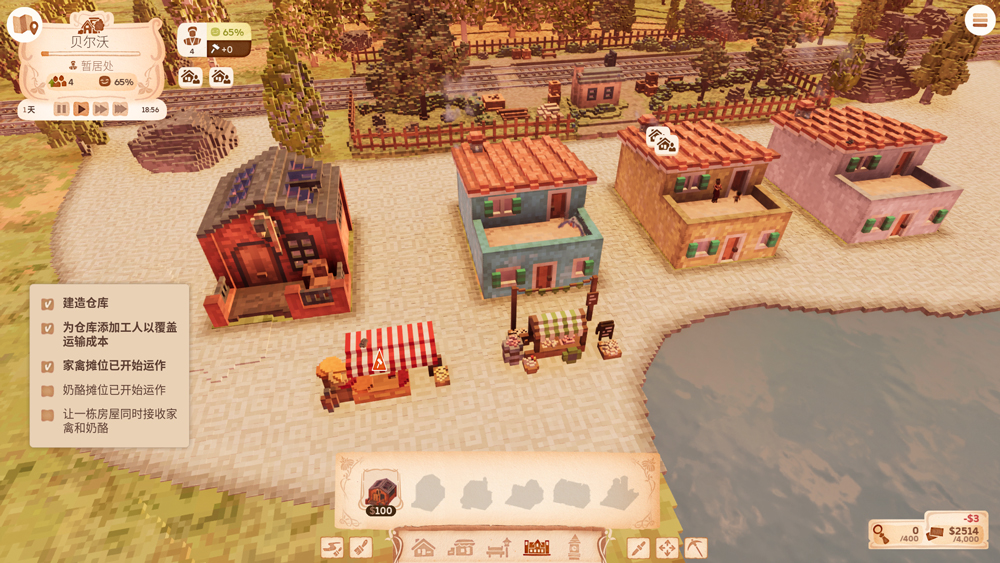Image resolution: width=1000 pixels, height=563 pixels.
Task: Choose the road drawing tool
Action: point(332,547)
